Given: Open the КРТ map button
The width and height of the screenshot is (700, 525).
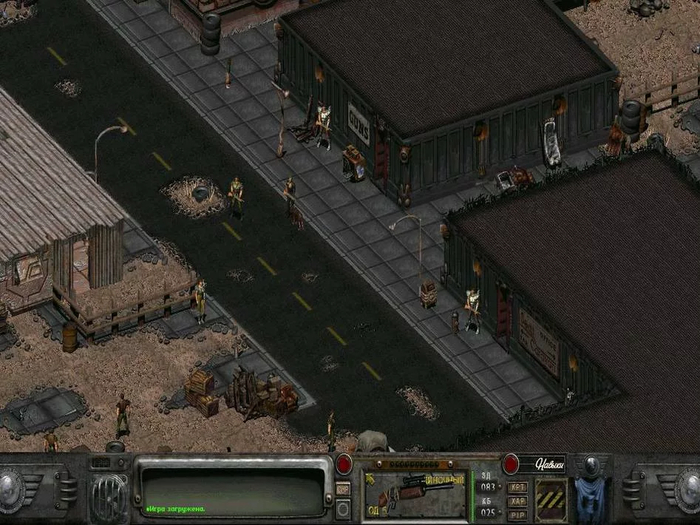Looking at the screenshot, I should (x=518, y=487).
